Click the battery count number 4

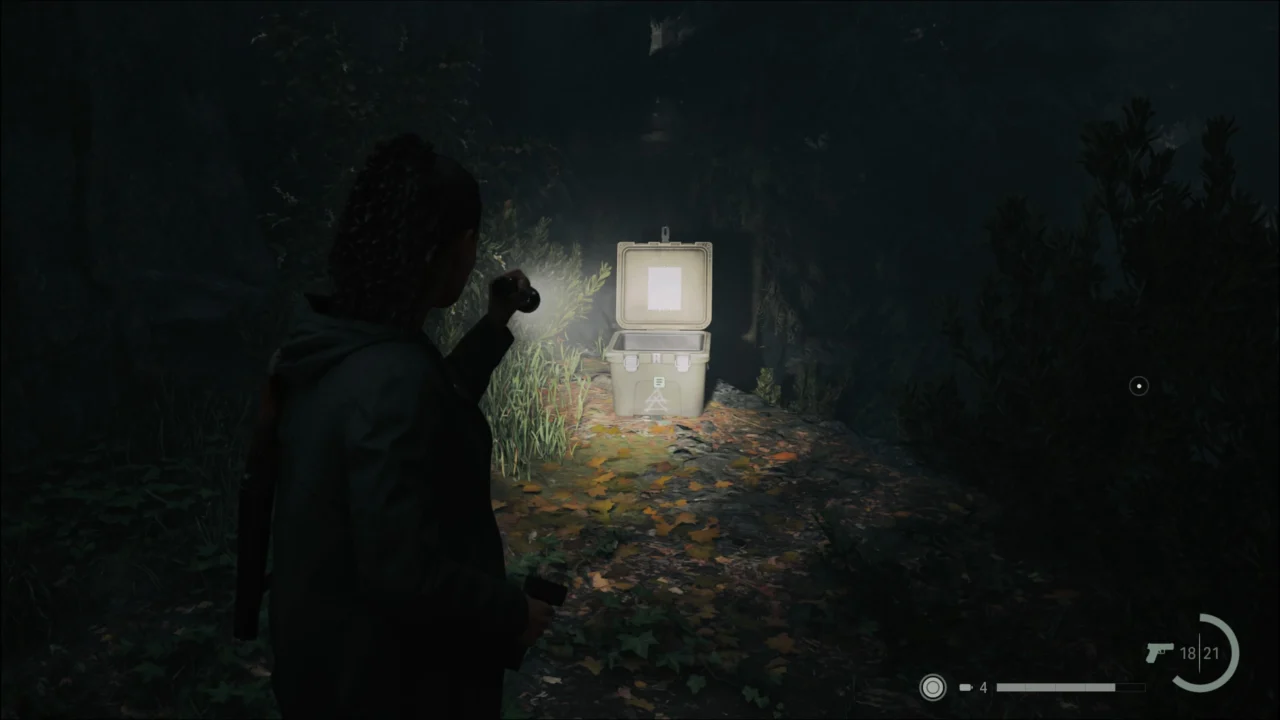click(983, 687)
